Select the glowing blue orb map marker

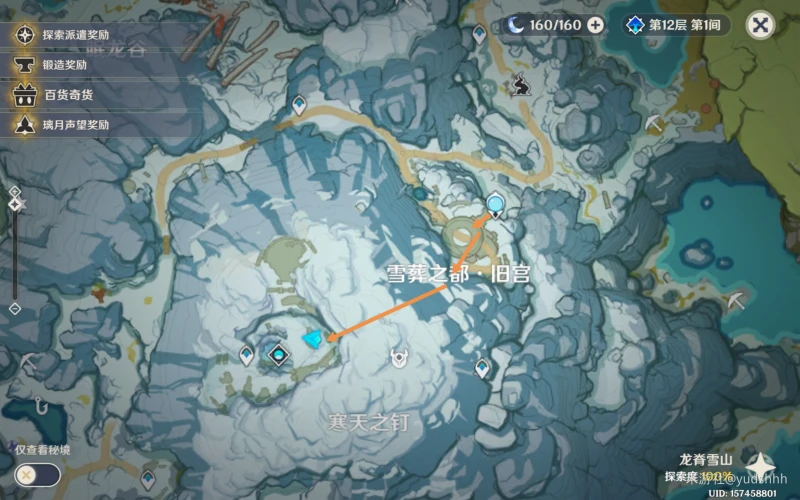pos(496,205)
